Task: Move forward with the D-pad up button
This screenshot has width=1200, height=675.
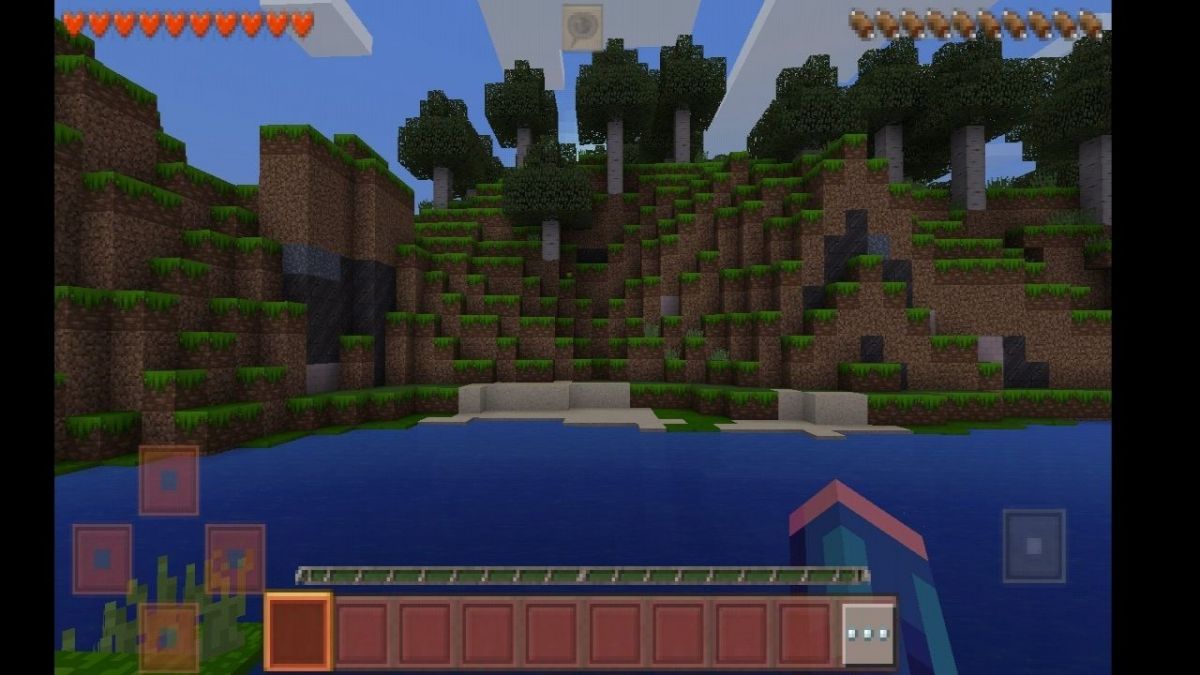Action: coord(168,481)
